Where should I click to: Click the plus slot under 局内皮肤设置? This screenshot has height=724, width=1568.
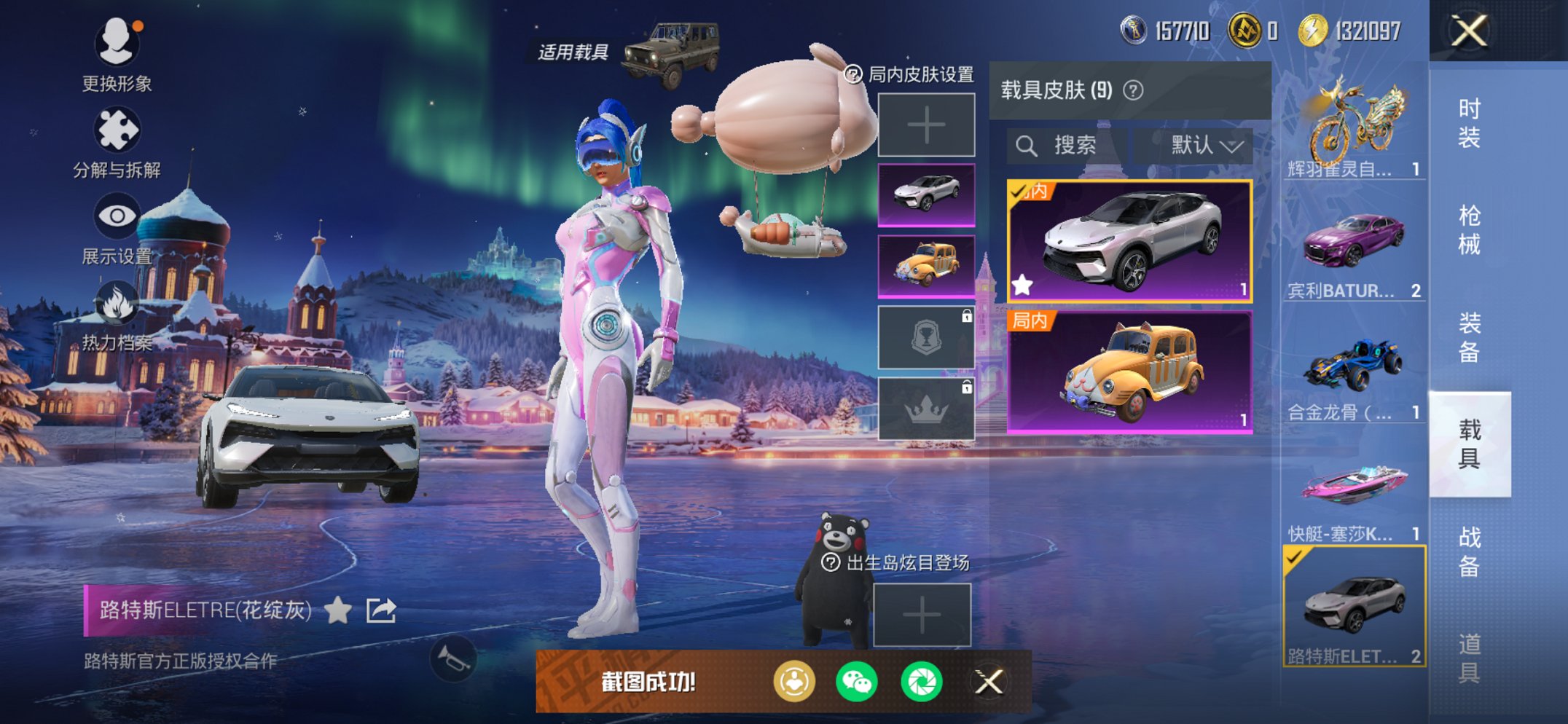click(x=925, y=124)
